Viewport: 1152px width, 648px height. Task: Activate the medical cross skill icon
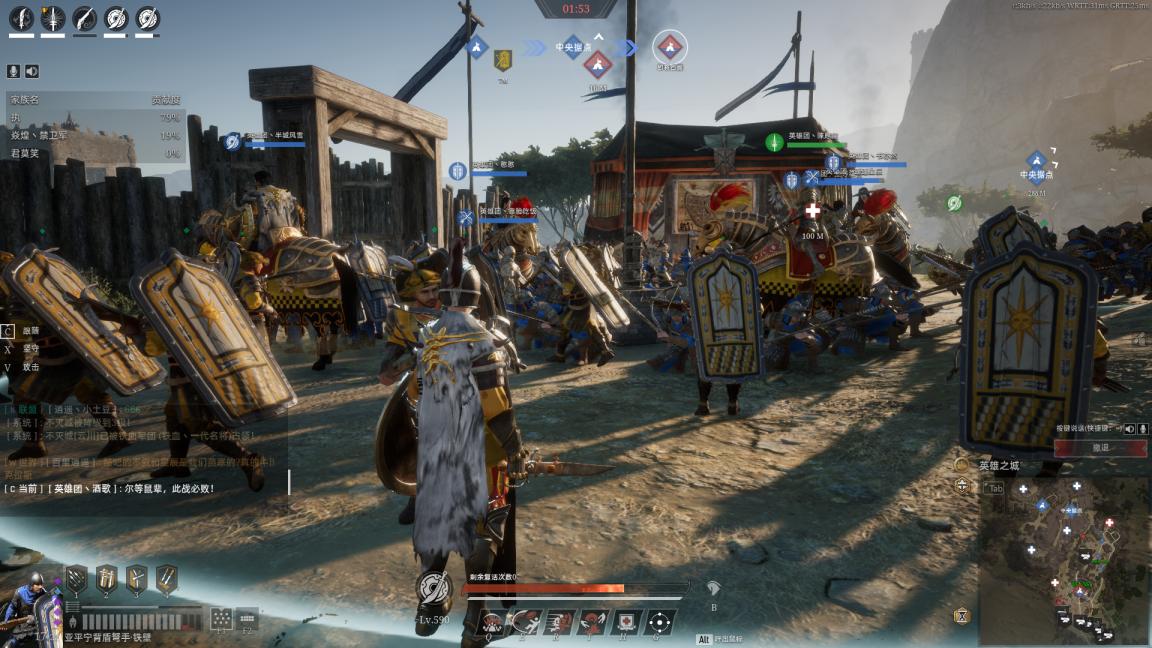(x=625, y=622)
